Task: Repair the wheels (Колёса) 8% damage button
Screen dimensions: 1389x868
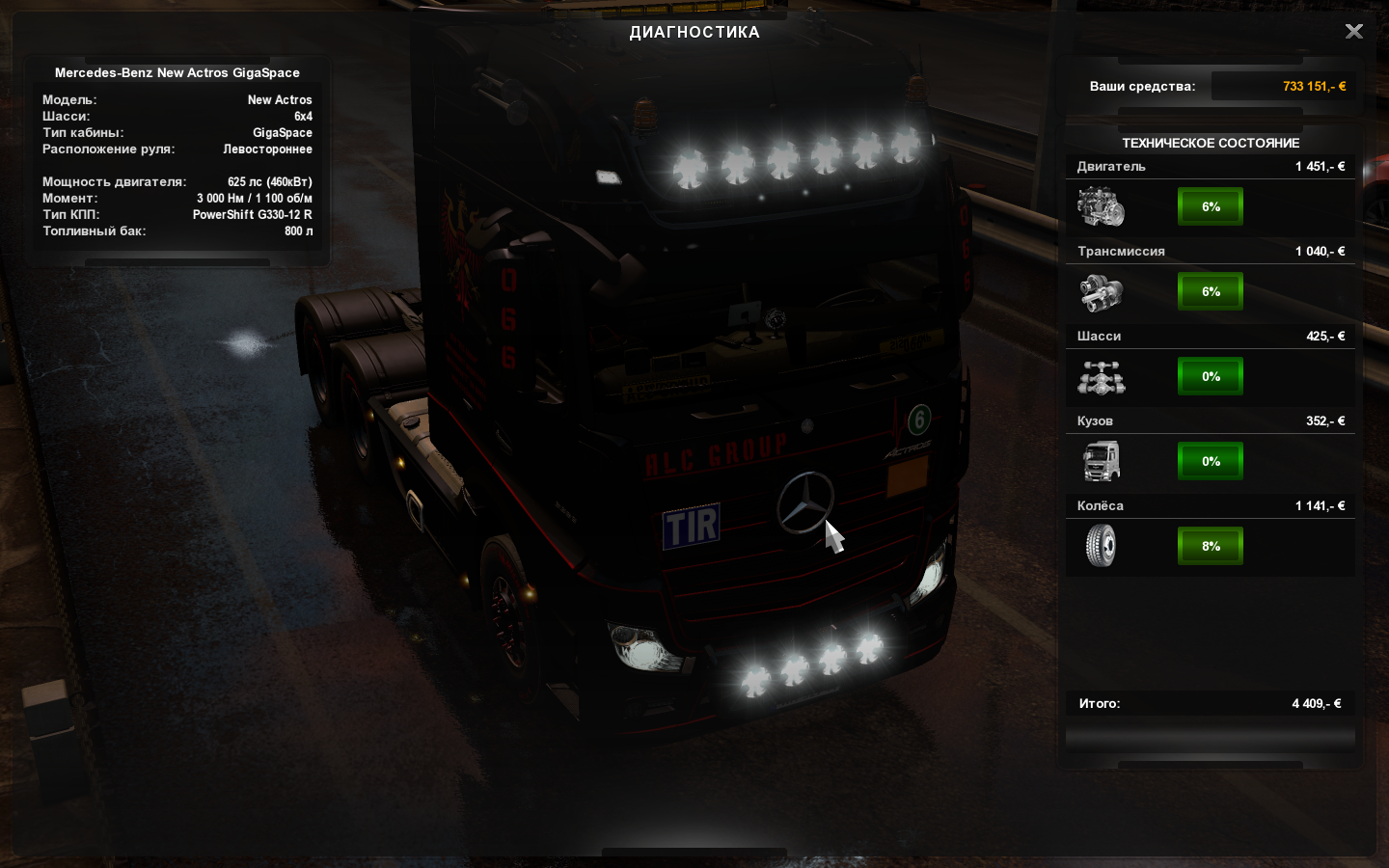Action: [1211, 546]
